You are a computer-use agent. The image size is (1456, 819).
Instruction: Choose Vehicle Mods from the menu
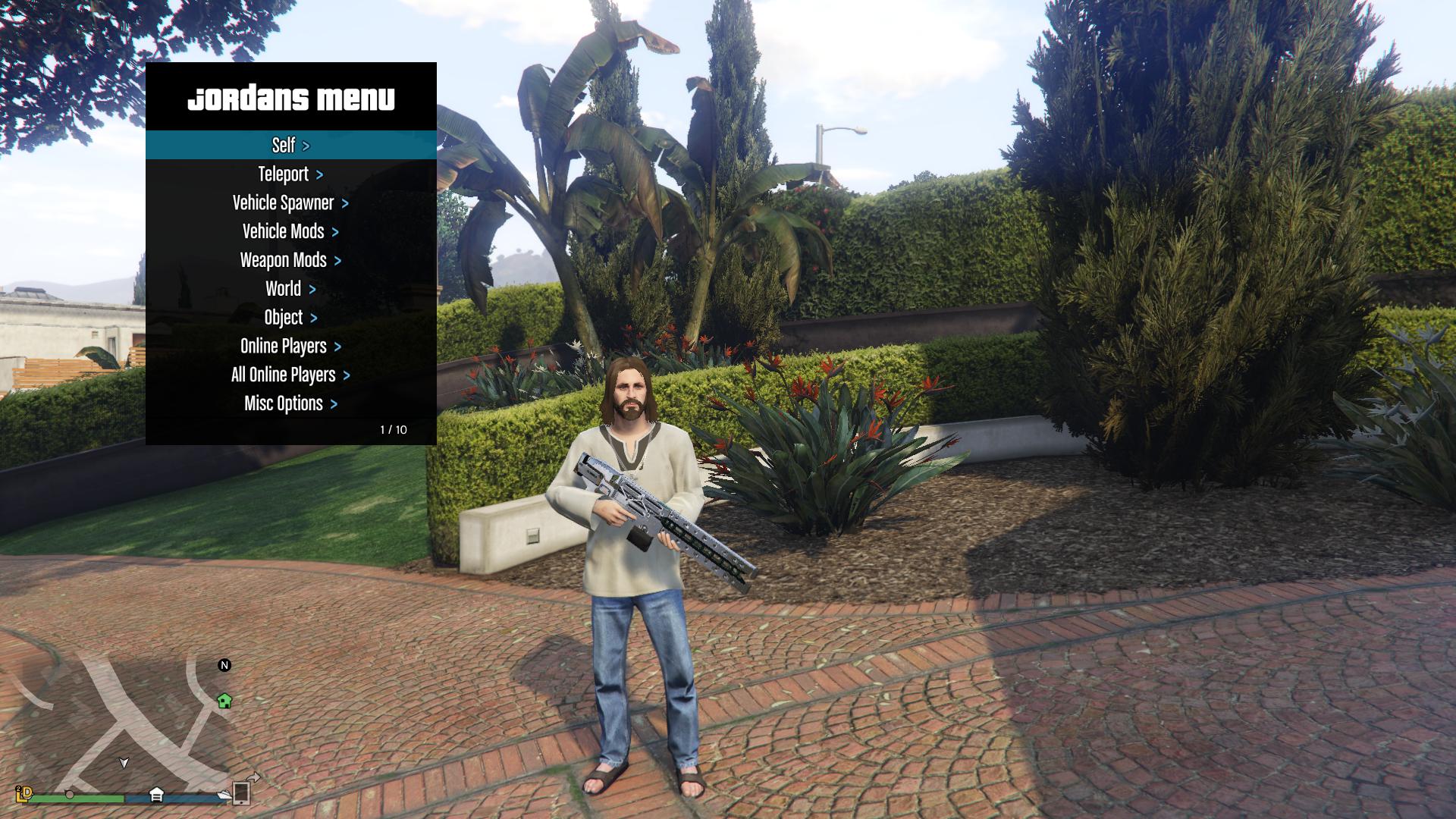click(290, 232)
